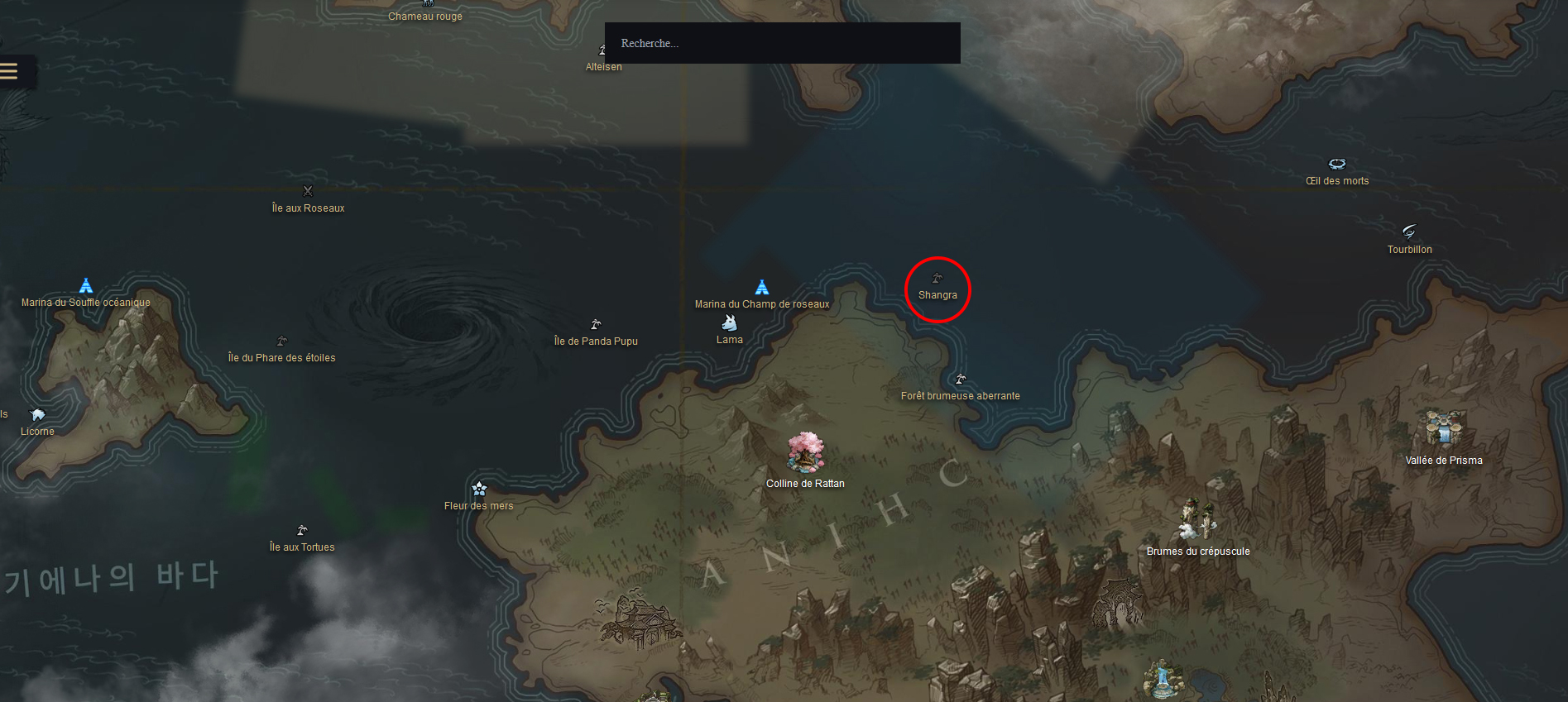
Task: Select the Île aux Tortues island marker
Action: tap(302, 529)
